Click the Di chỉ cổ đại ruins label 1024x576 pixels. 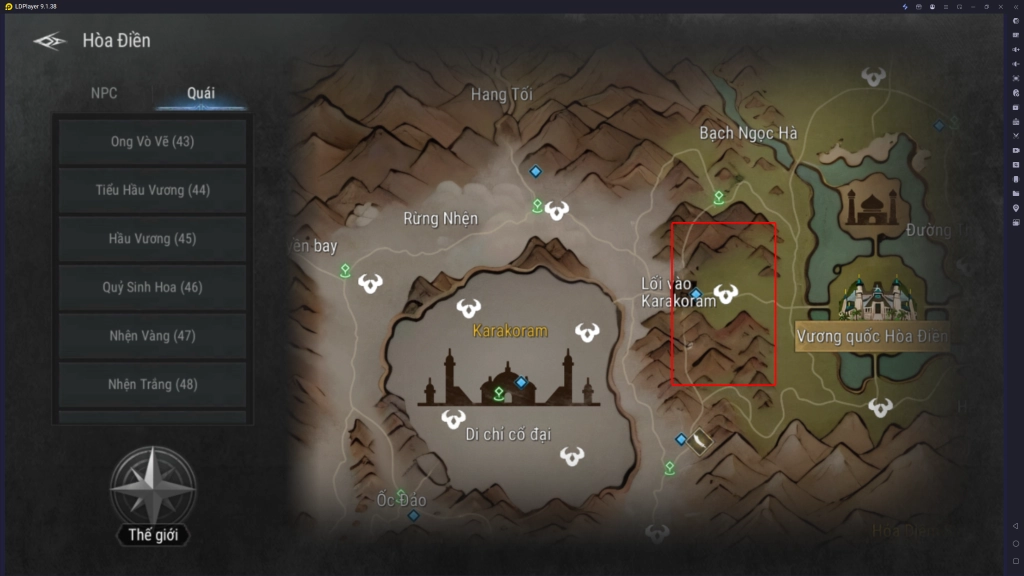pyautogui.click(x=509, y=433)
